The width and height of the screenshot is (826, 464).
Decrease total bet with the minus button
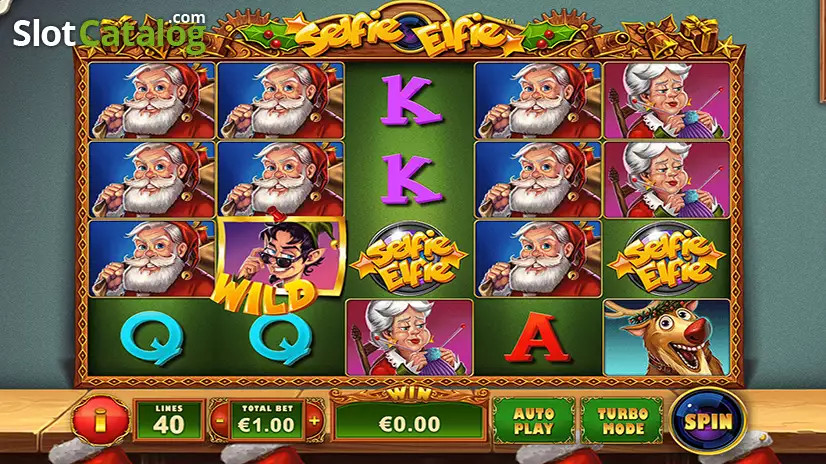tap(219, 422)
